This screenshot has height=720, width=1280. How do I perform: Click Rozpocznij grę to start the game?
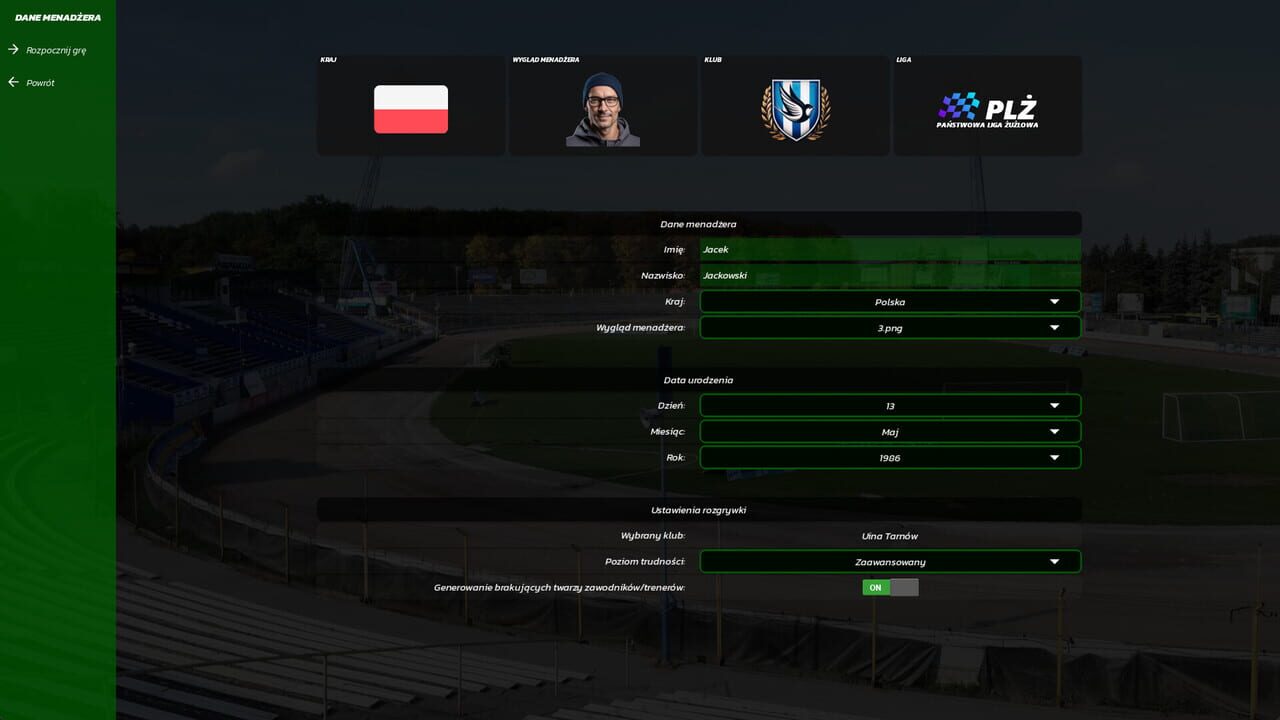coord(57,48)
